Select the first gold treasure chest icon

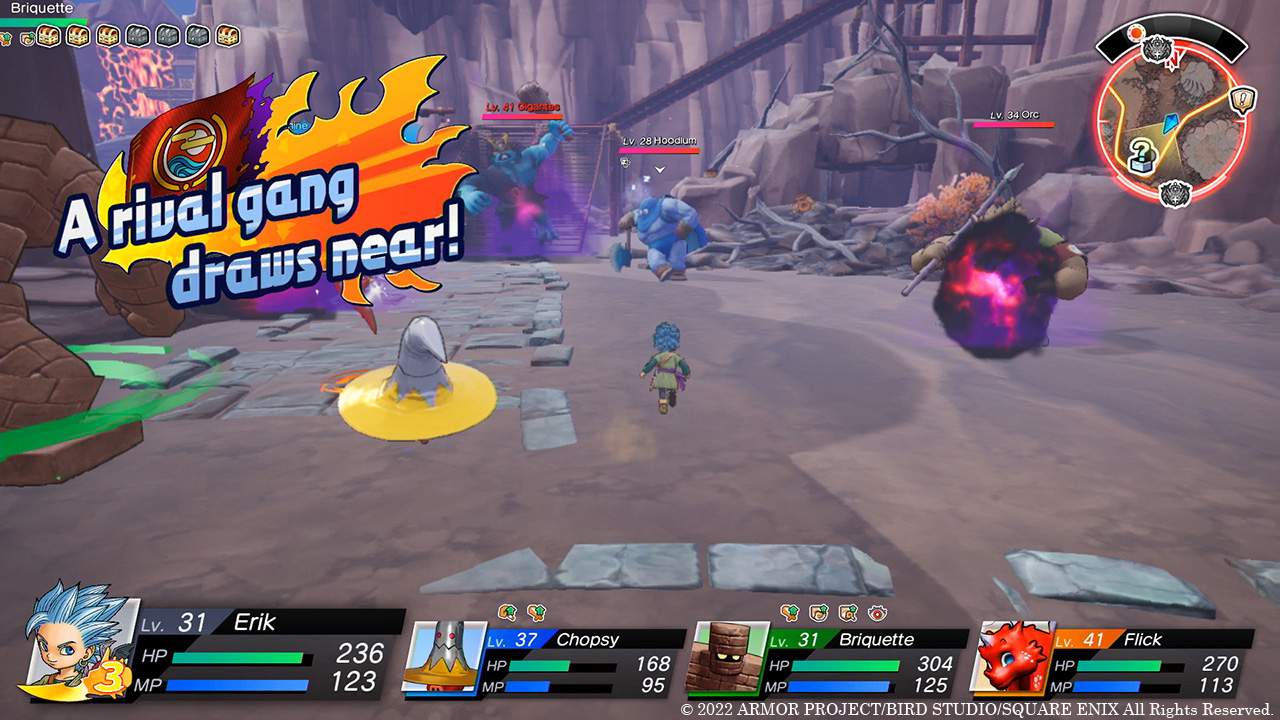pyautogui.click(x=46, y=35)
